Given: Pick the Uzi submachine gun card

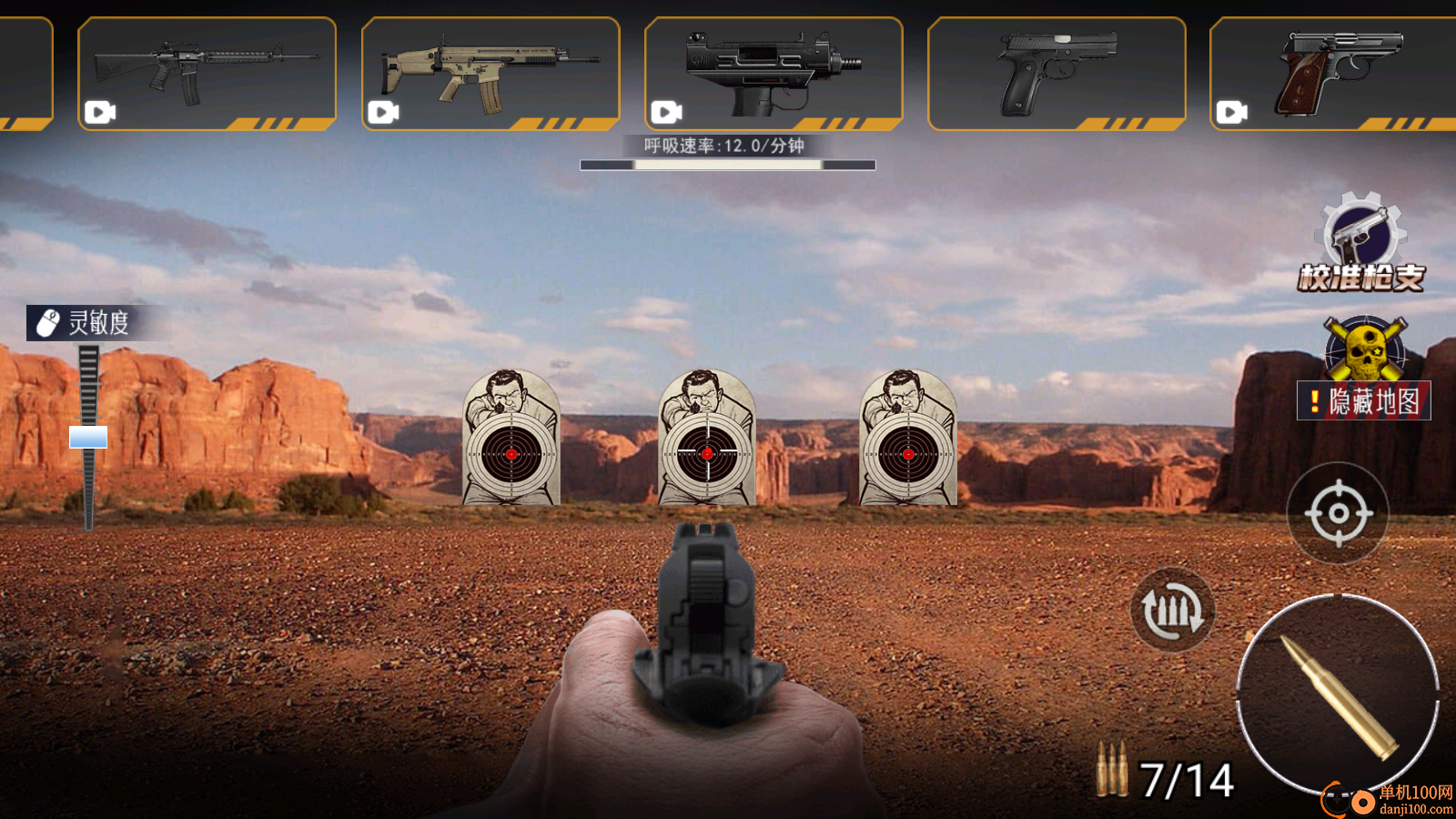Looking at the screenshot, I should [773, 74].
